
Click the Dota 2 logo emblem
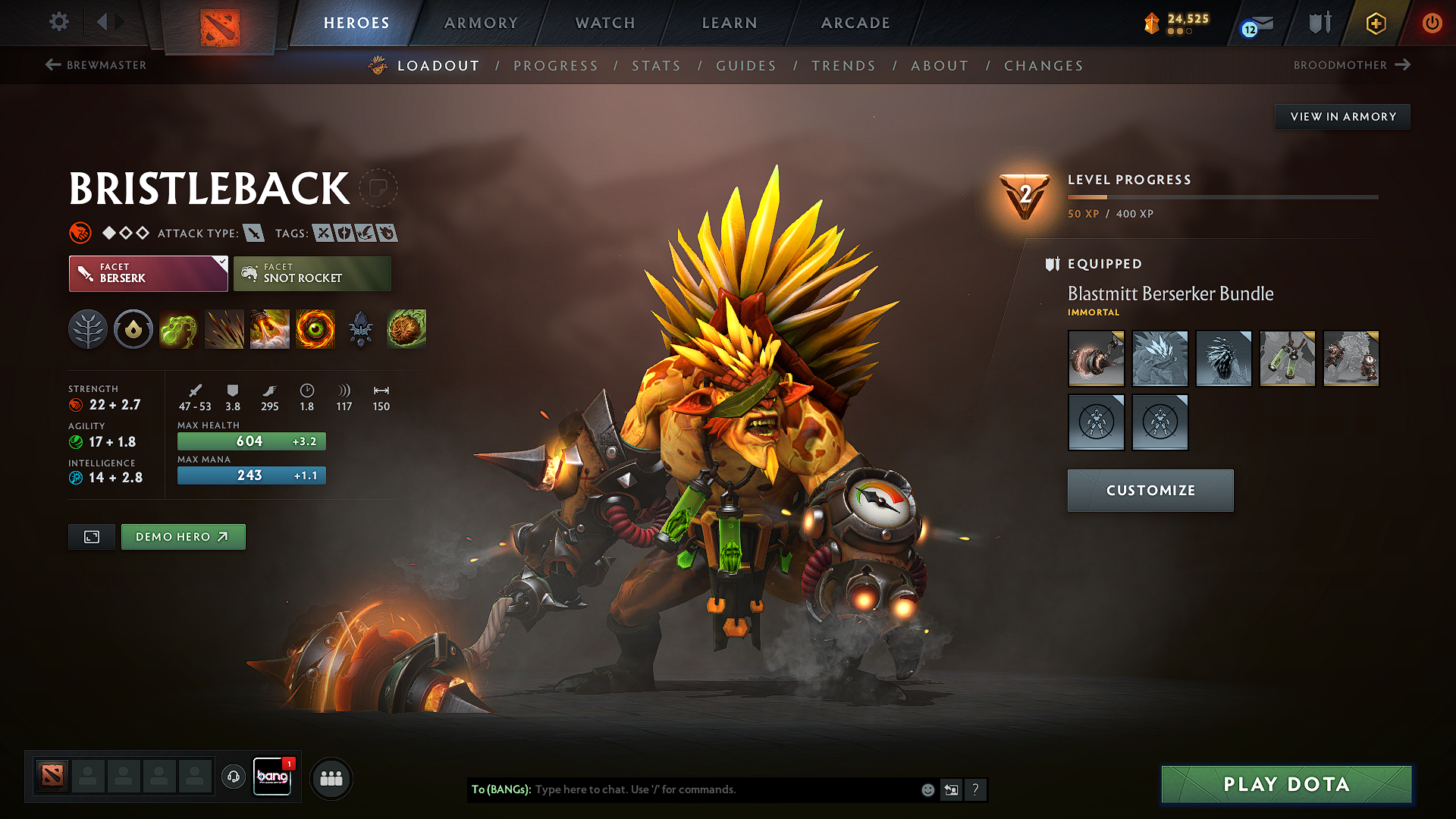(220, 24)
